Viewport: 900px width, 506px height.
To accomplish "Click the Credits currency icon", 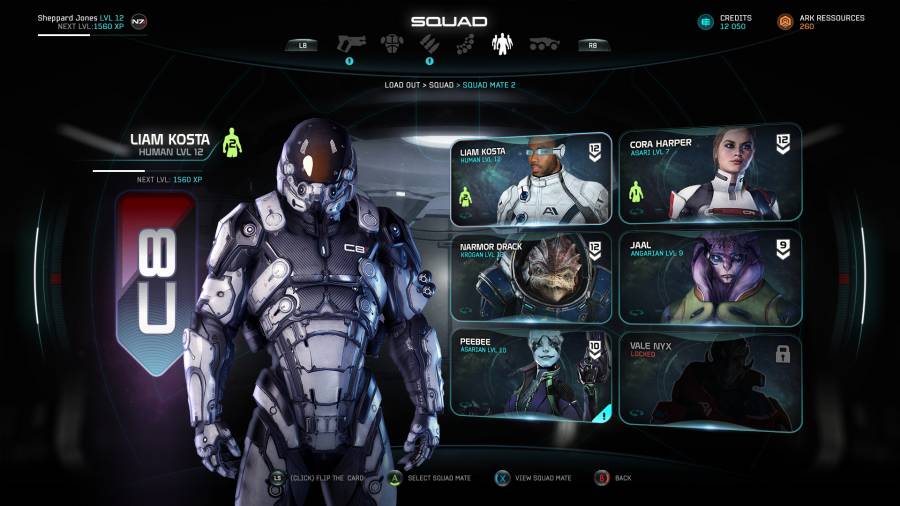I will coord(705,21).
